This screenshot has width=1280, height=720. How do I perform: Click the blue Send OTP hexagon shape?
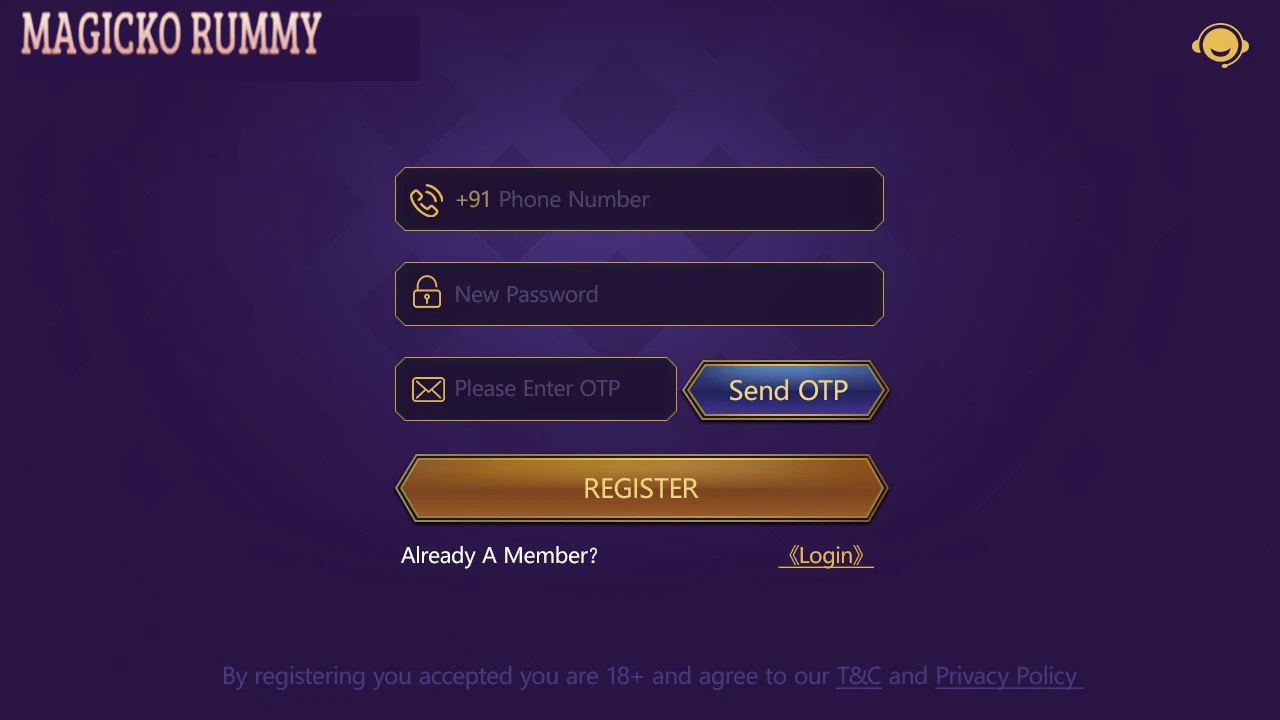[x=786, y=391]
